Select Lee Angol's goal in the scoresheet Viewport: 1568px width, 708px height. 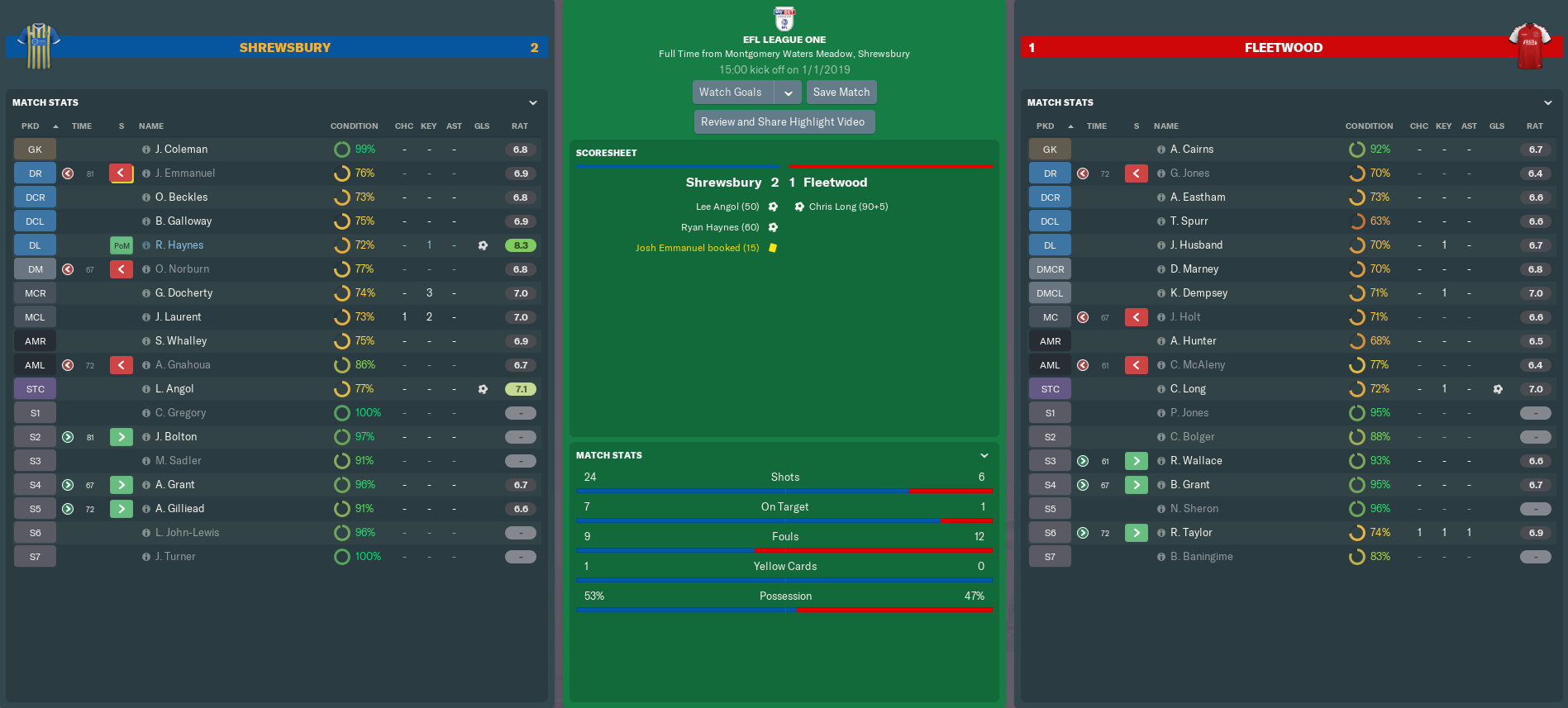[x=727, y=207]
